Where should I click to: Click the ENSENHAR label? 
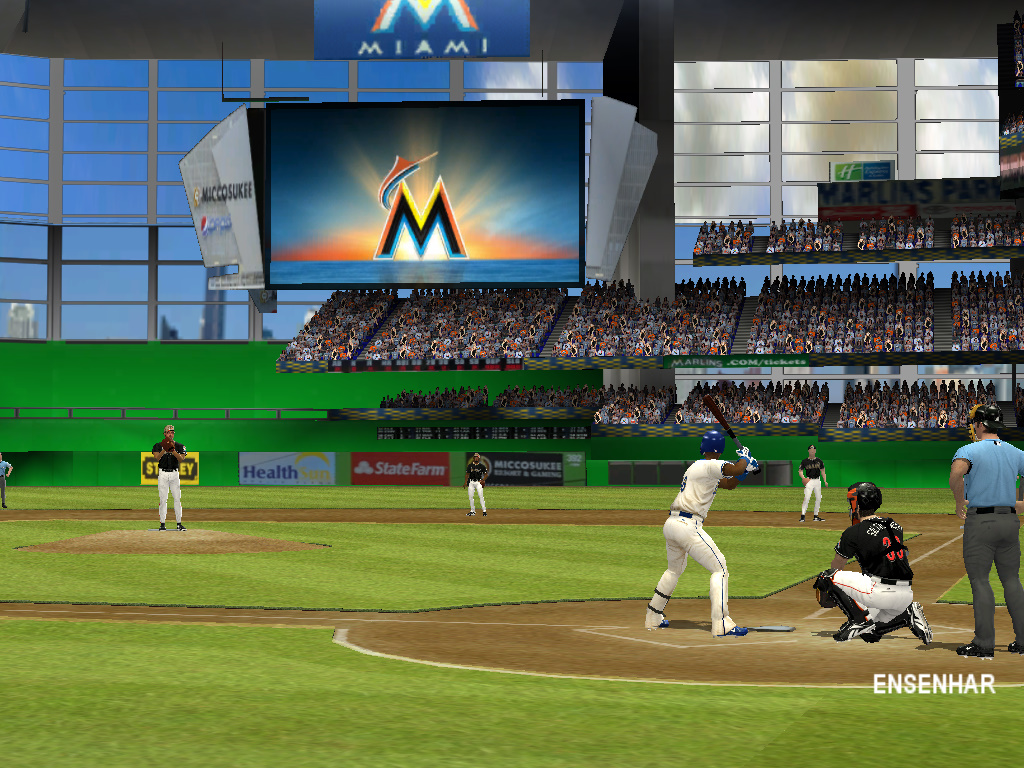click(x=933, y=684)
